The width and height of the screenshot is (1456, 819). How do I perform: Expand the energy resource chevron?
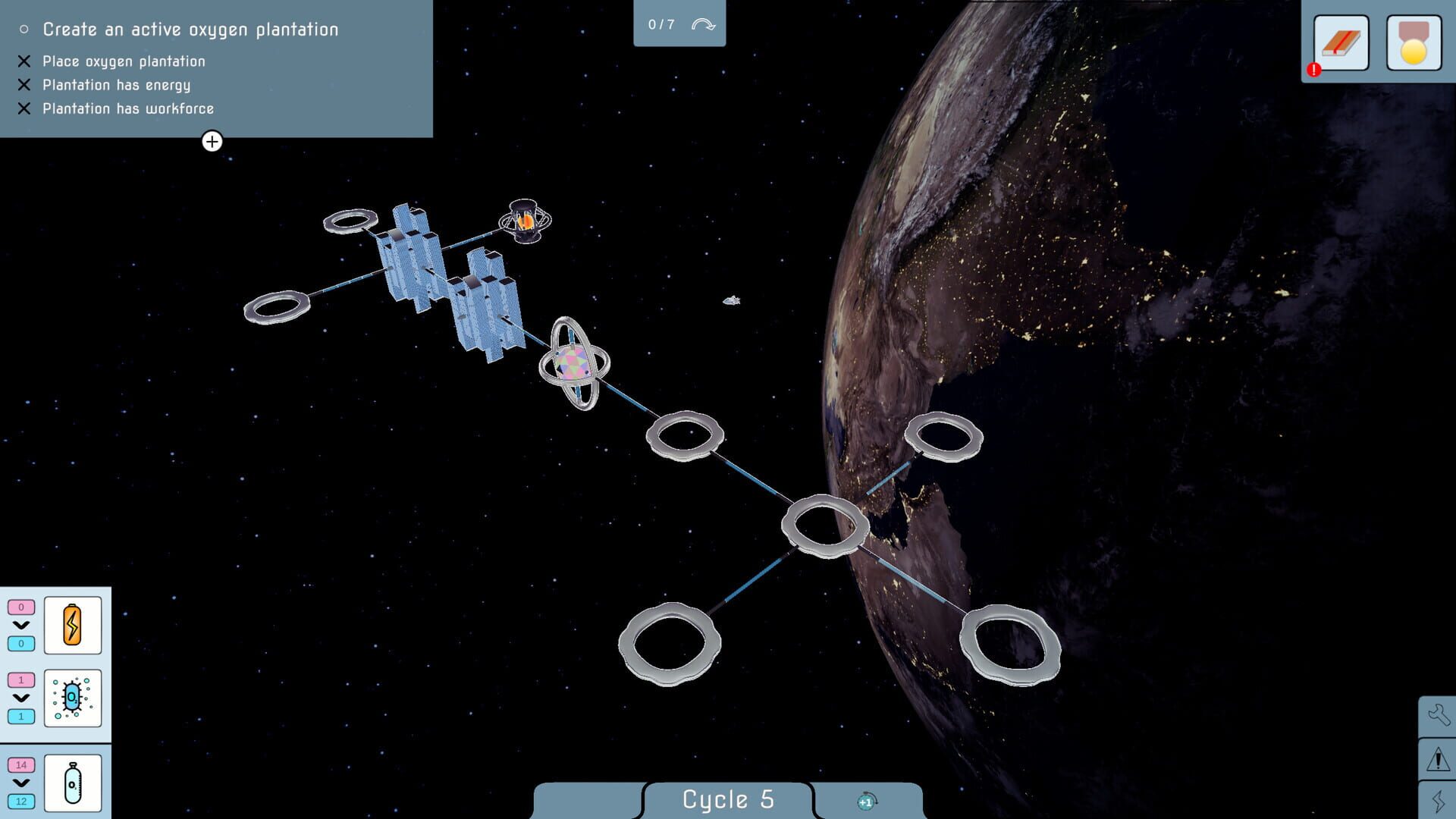tap(20, 625)
